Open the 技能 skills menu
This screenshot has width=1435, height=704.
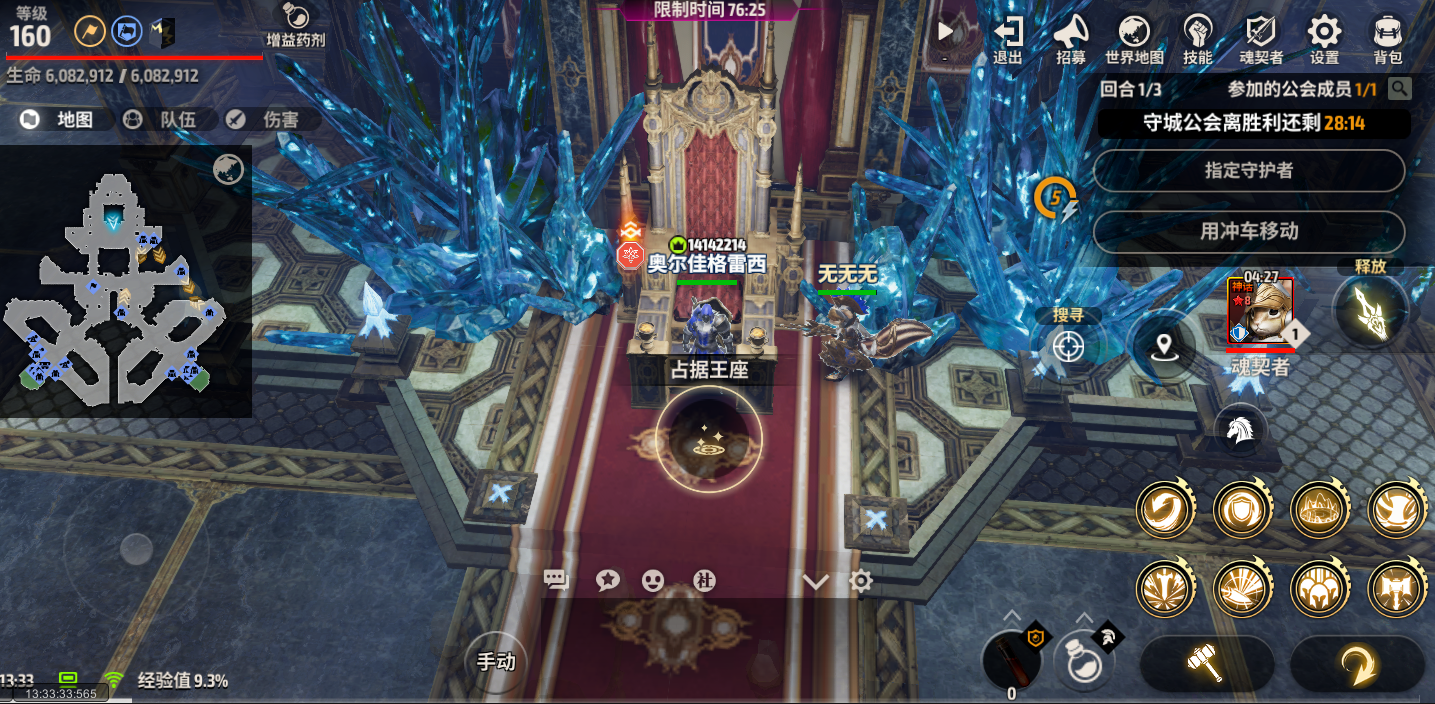(1197, 38)
